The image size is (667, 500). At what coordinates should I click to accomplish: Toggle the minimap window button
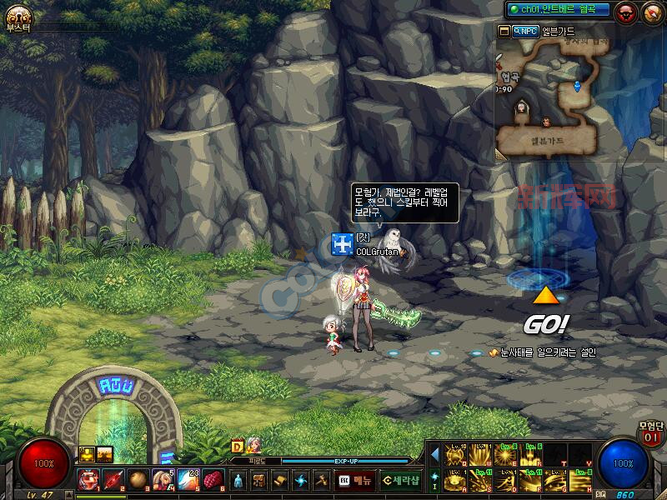pos(502,31)
